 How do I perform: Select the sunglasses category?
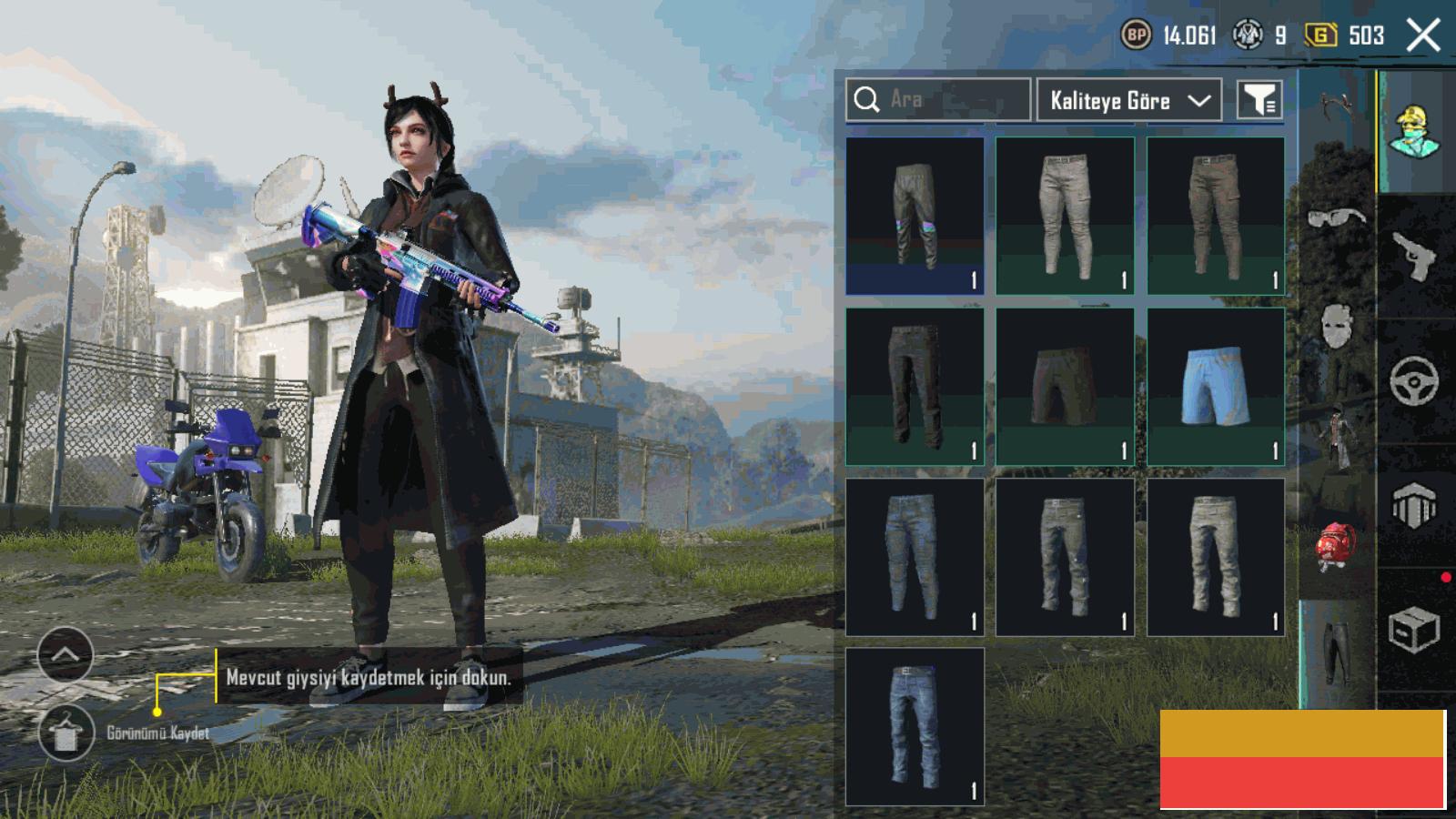point(1336,217)
